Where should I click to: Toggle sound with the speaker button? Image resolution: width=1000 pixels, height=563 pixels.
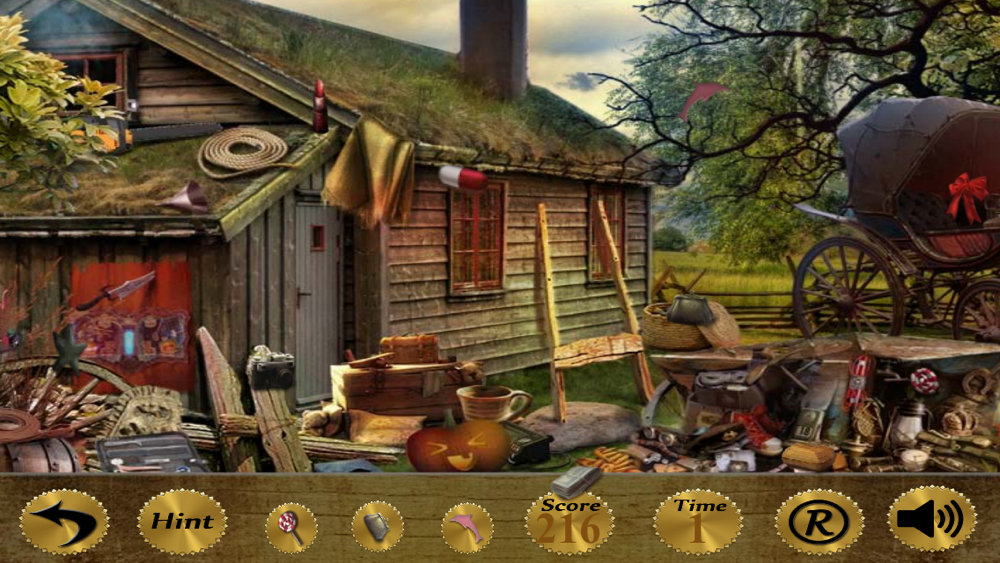coord(932,519)
